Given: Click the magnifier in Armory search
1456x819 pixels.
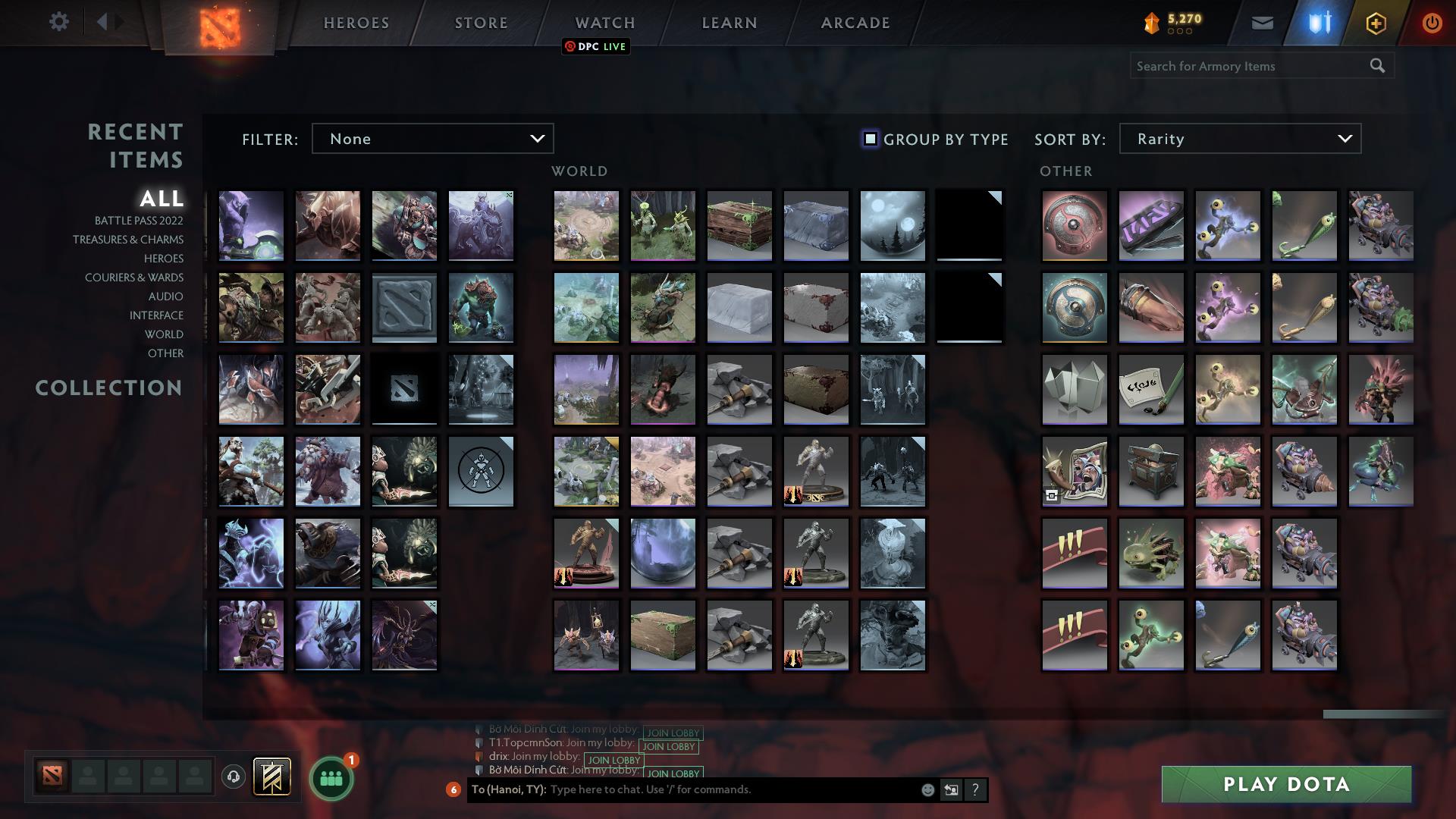Looking at the screenshot, I should tap(1376, 66).
